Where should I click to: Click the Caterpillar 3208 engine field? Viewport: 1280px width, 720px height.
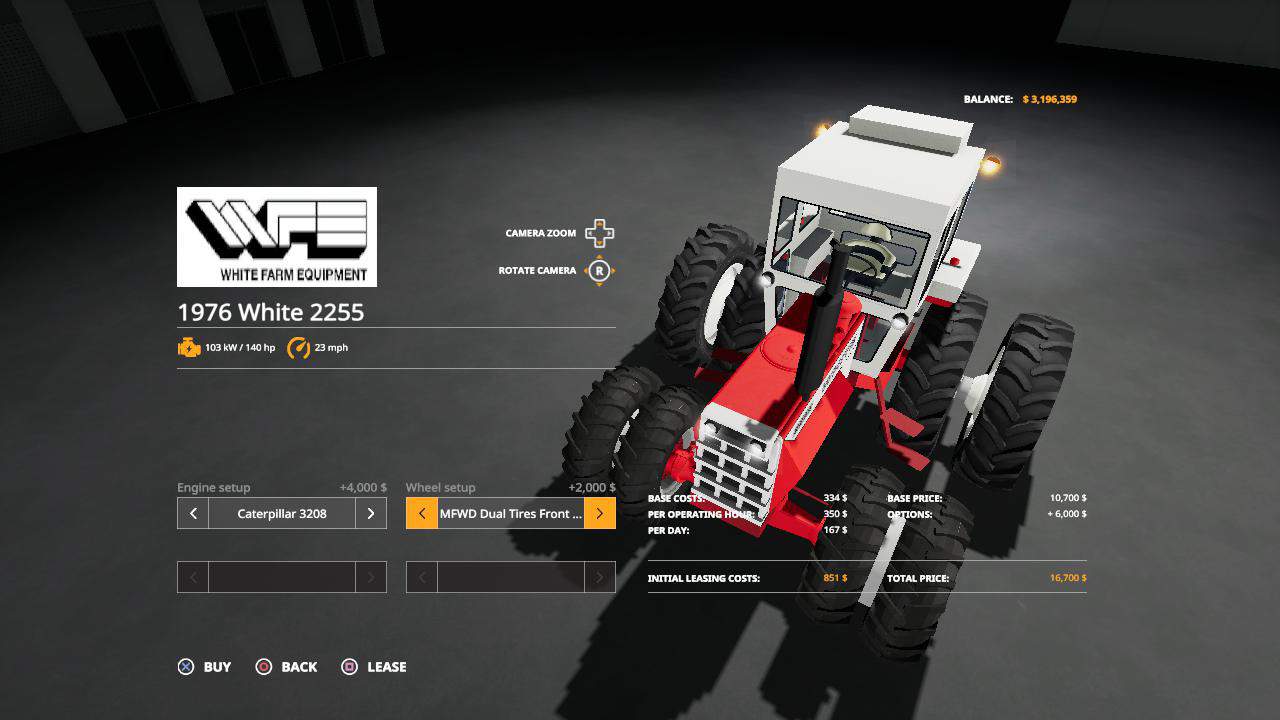(x=282, y=514)
